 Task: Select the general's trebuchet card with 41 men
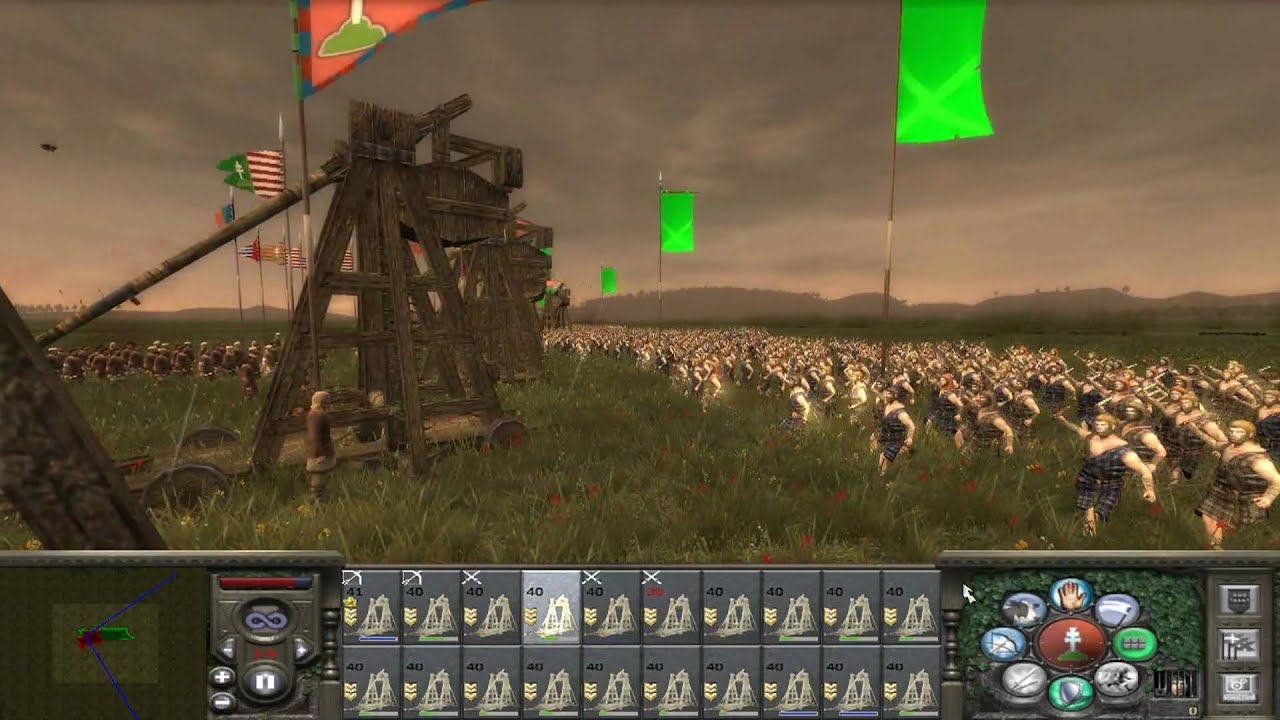pos(371,607)
